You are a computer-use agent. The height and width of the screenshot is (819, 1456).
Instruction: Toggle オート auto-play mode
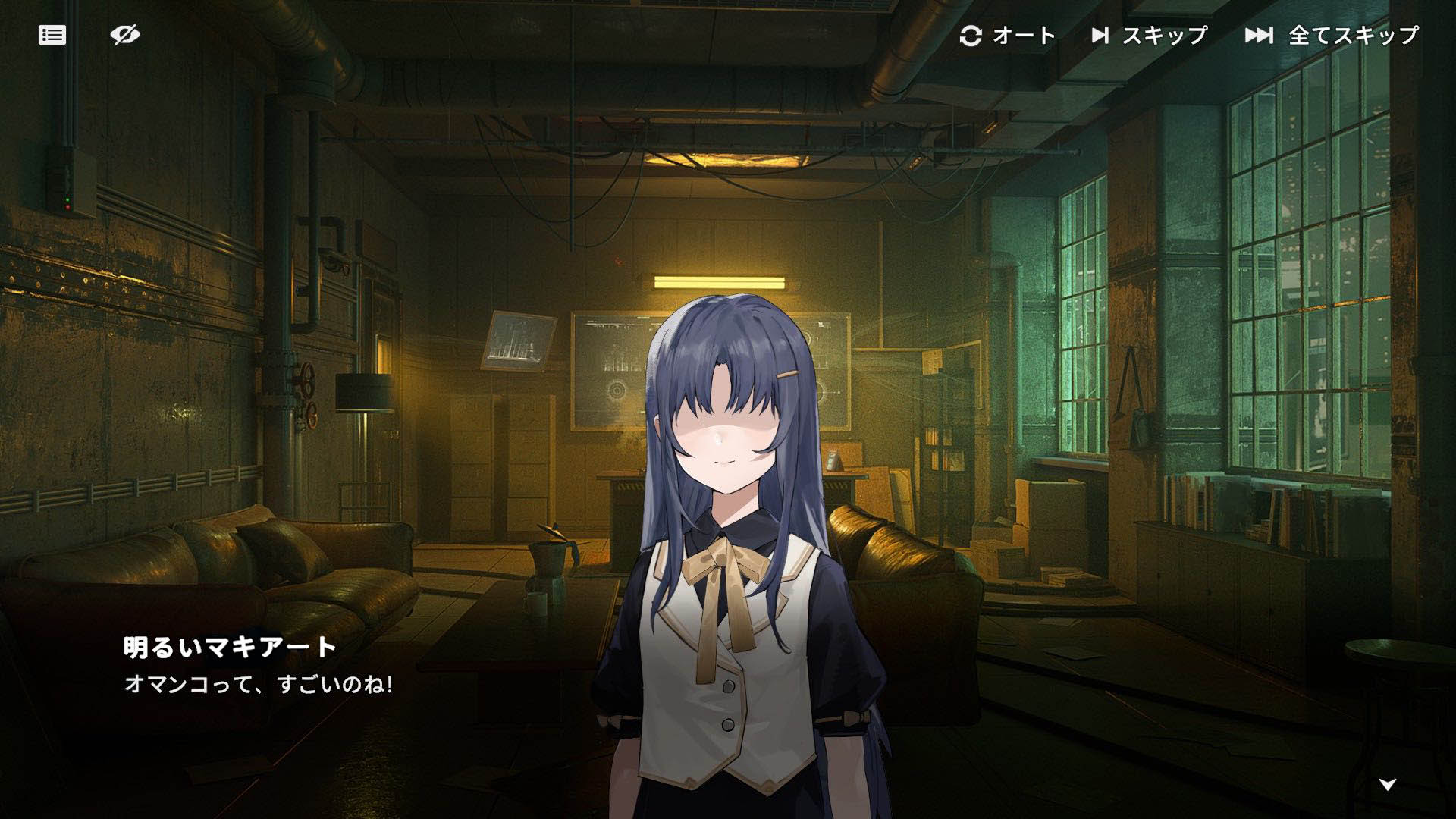pos(1008,36)
